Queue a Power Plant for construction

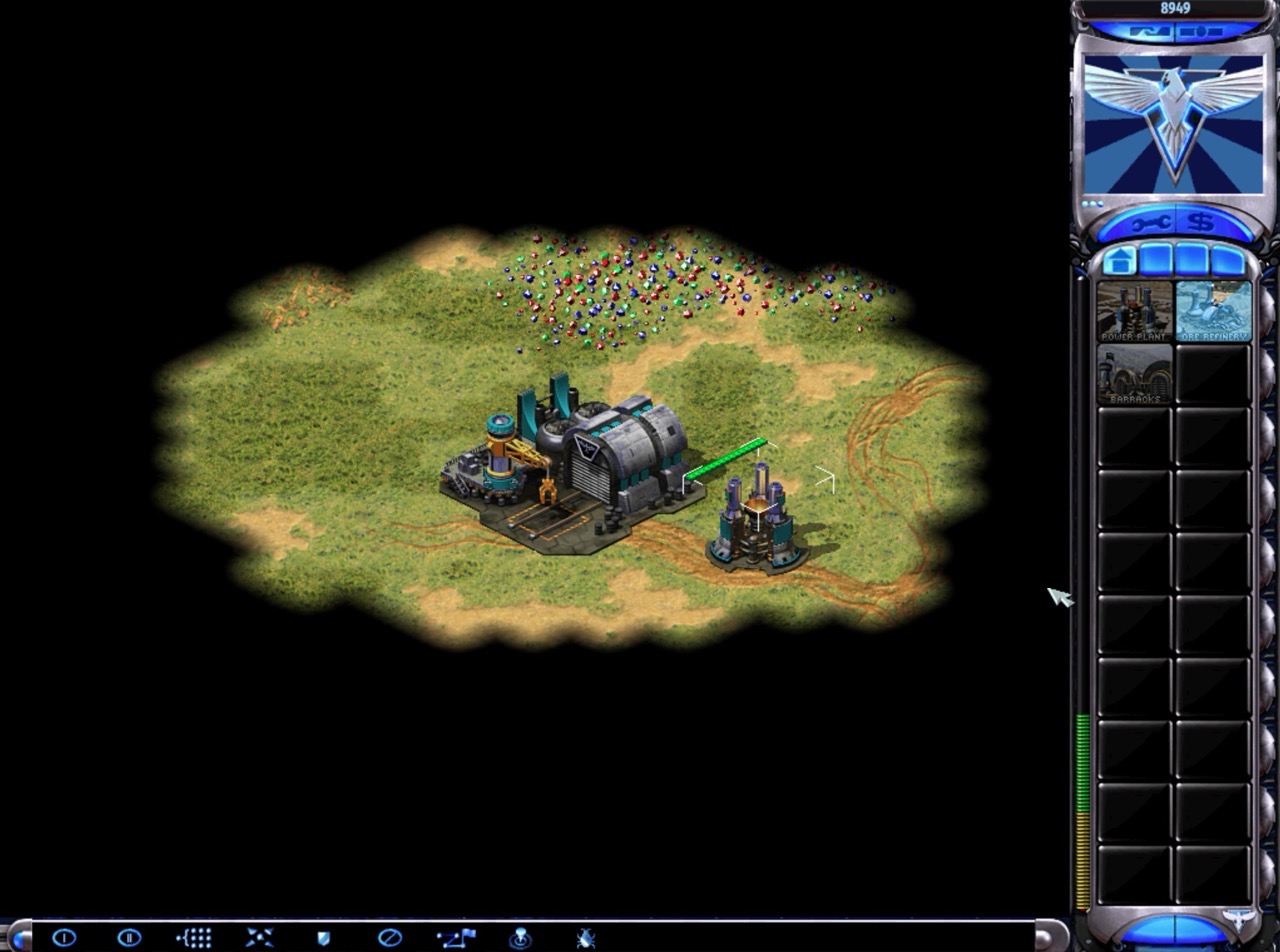pyautogui.click(x=1133, y=312)
